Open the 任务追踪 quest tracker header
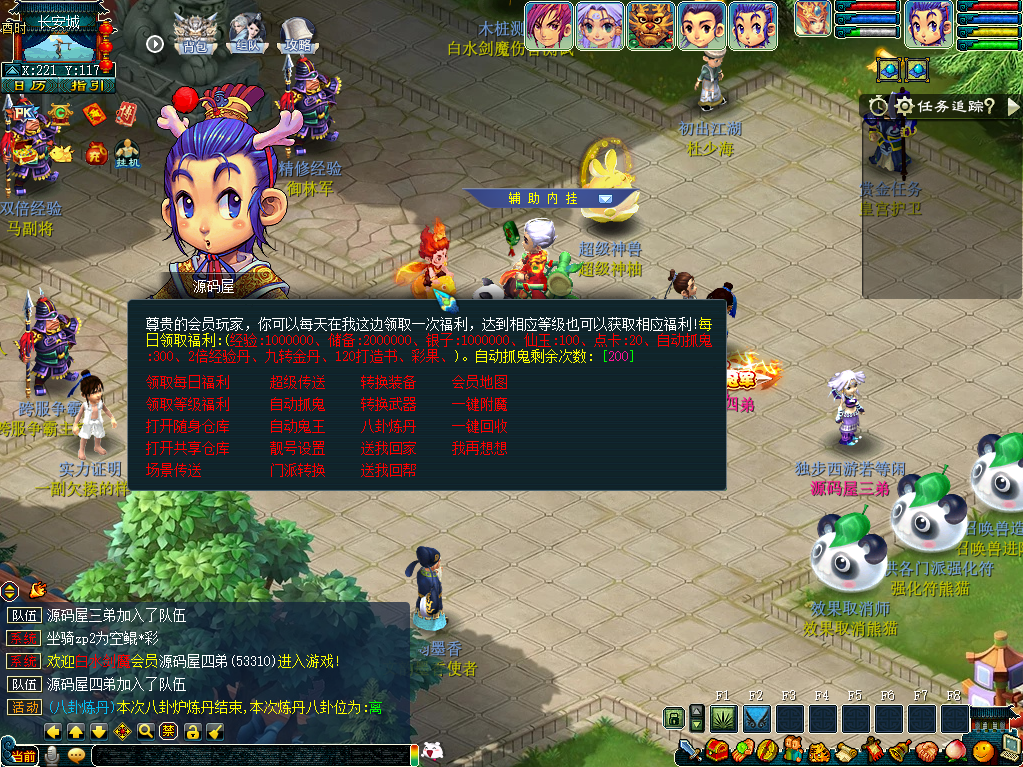 pyautogui.click(x=940, y=106)
